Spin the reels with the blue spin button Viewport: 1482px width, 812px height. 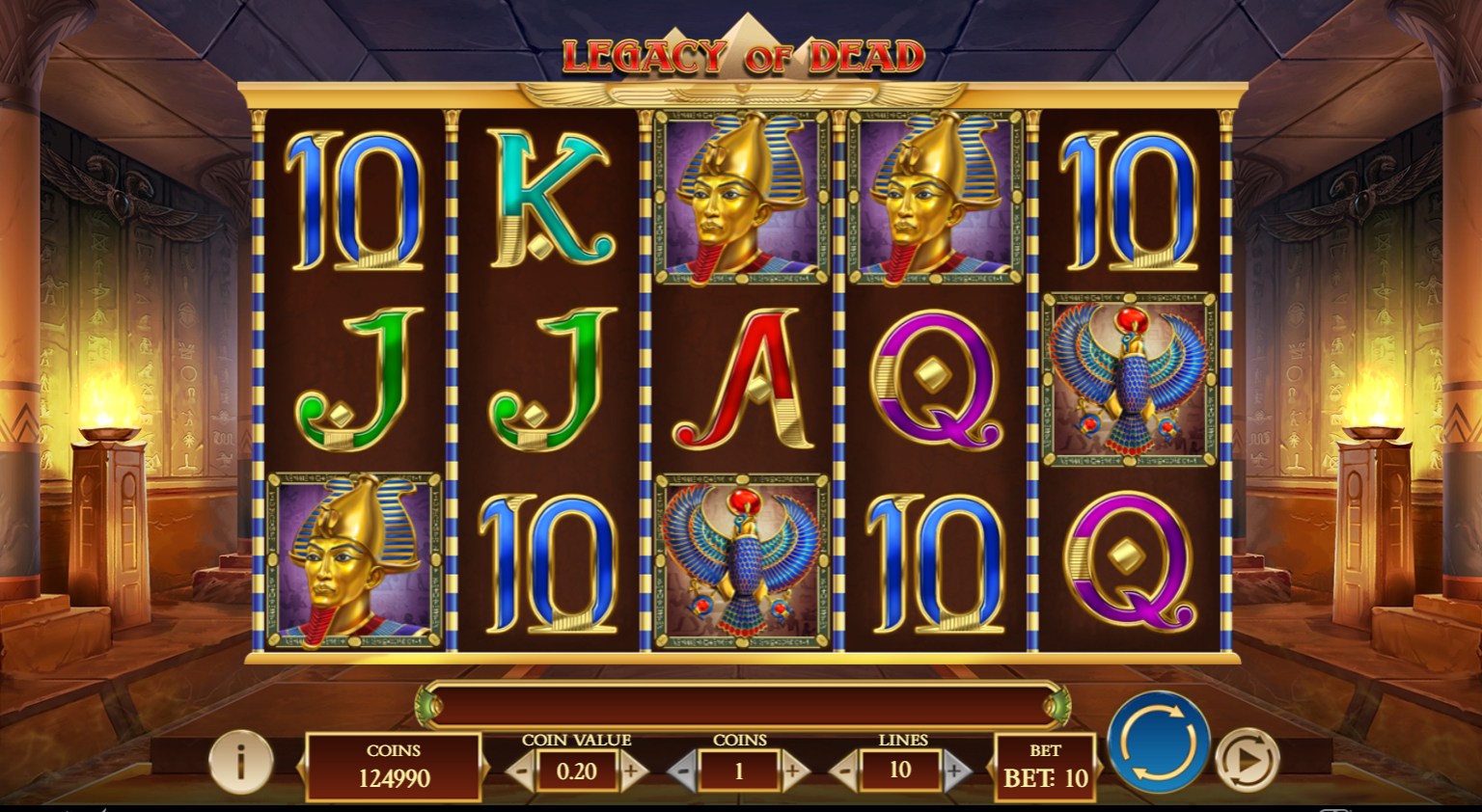(x=1158, y=743)
